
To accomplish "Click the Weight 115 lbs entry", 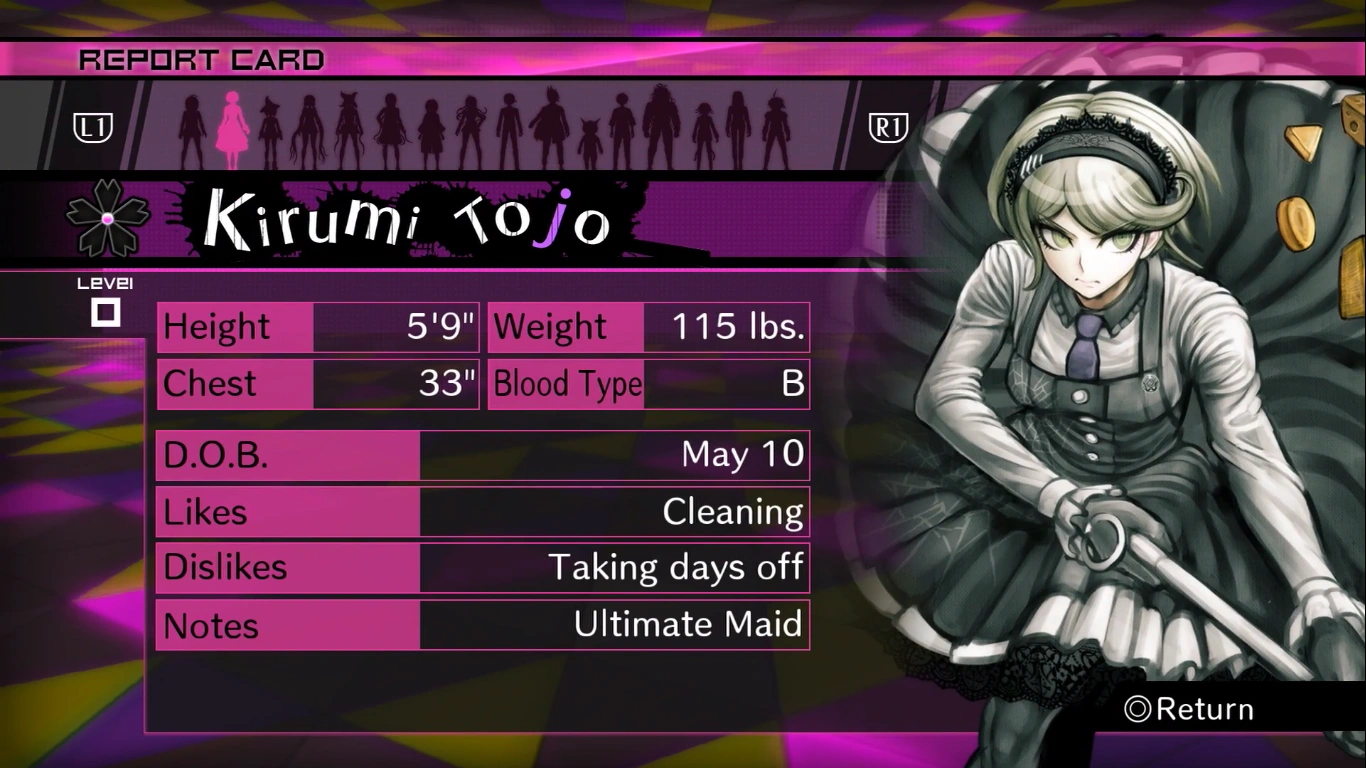I will click(x=648, y=326).
